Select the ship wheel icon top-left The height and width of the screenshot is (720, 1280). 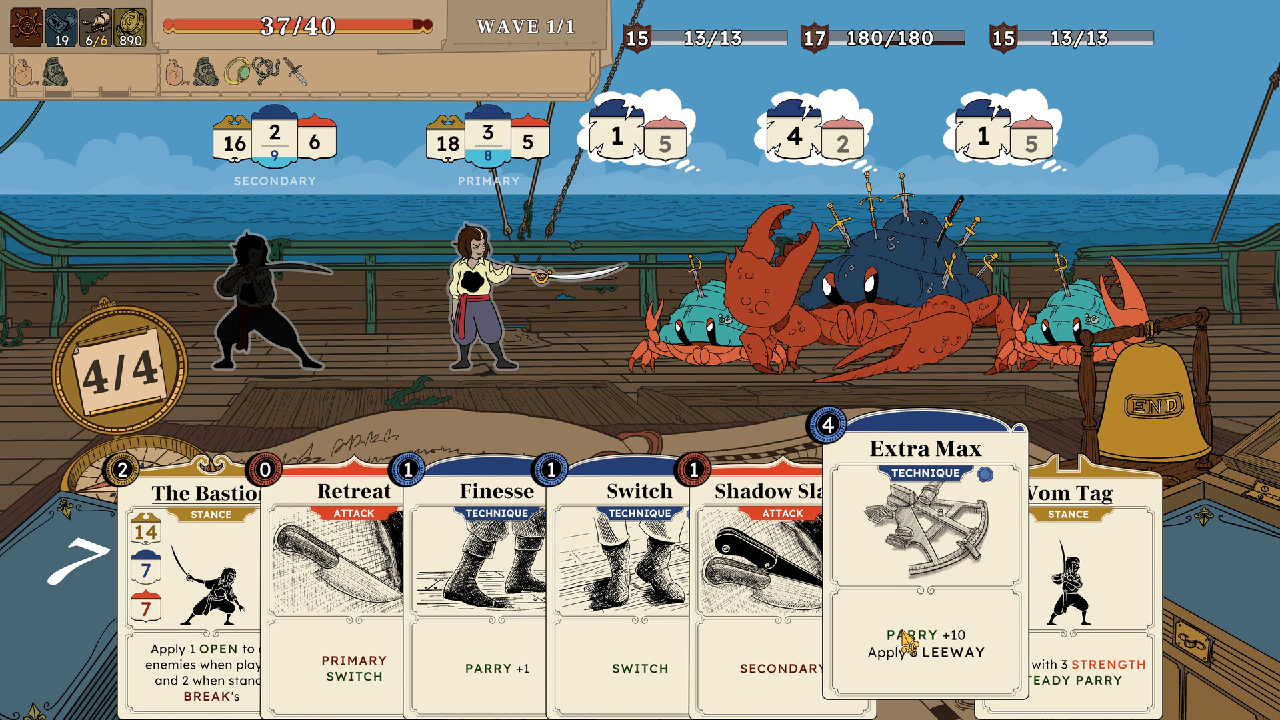pyautogui.click(x=26, y=26)
